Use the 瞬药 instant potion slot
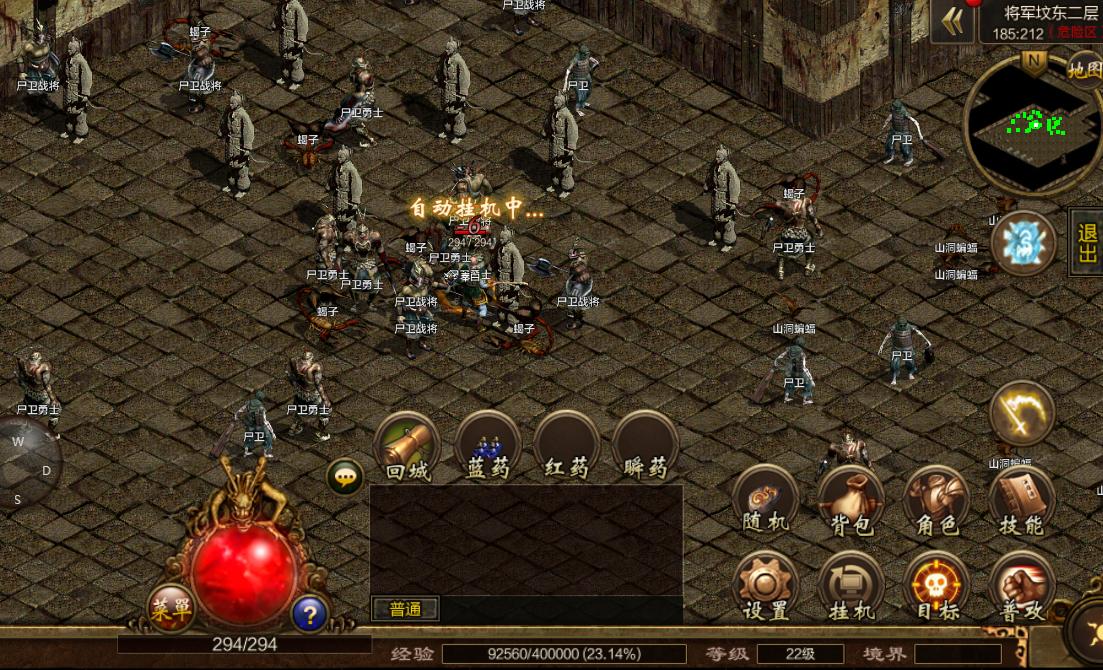 coord(646,445)
